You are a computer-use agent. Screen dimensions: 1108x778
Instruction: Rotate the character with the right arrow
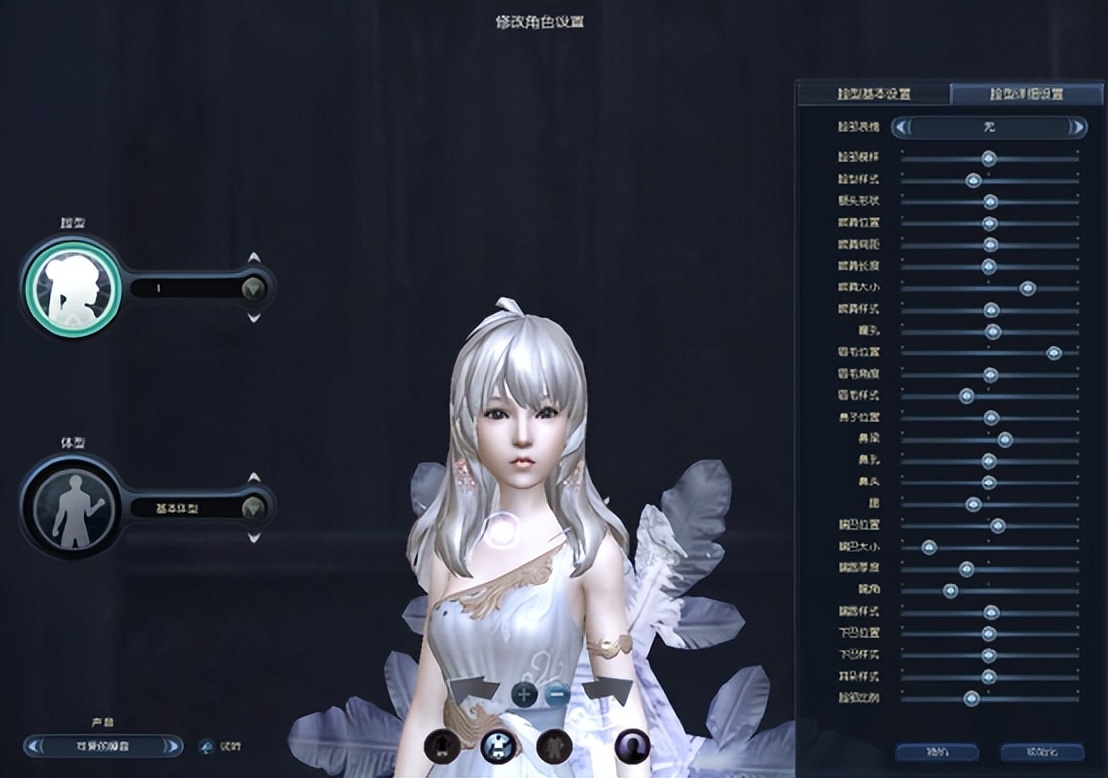tap(608, 691)
